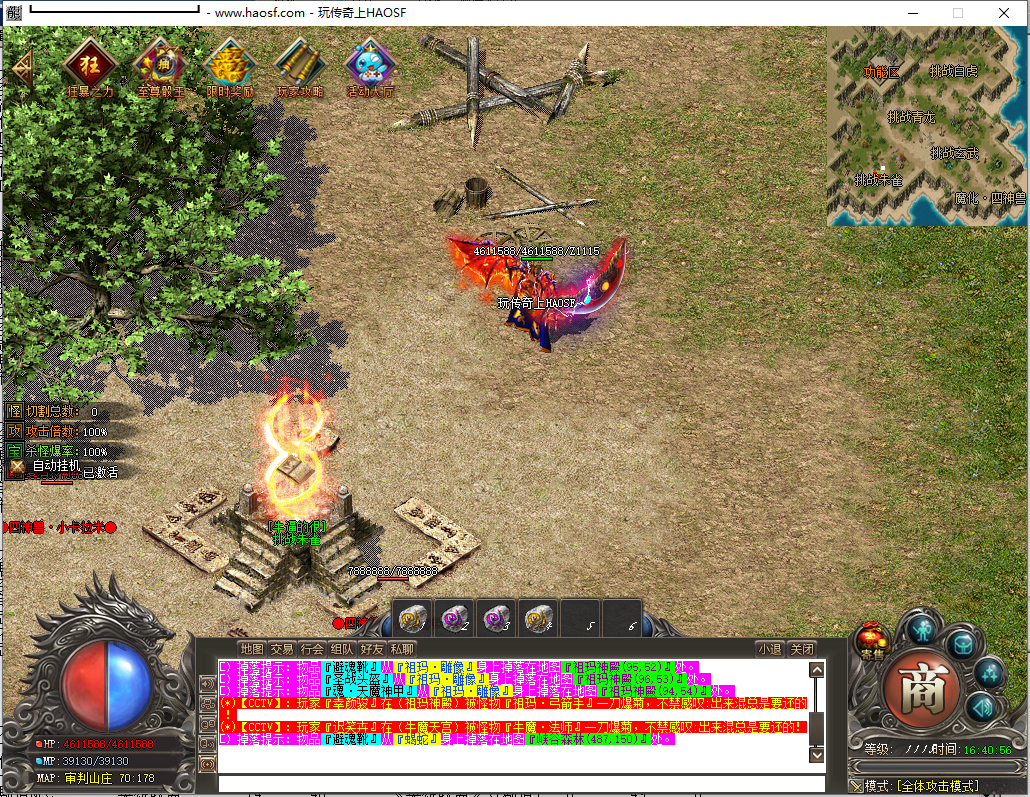This screenshot has width=1030, height=797.
Task: Switch to the 交易 chat tab
Action: (282, 648)
